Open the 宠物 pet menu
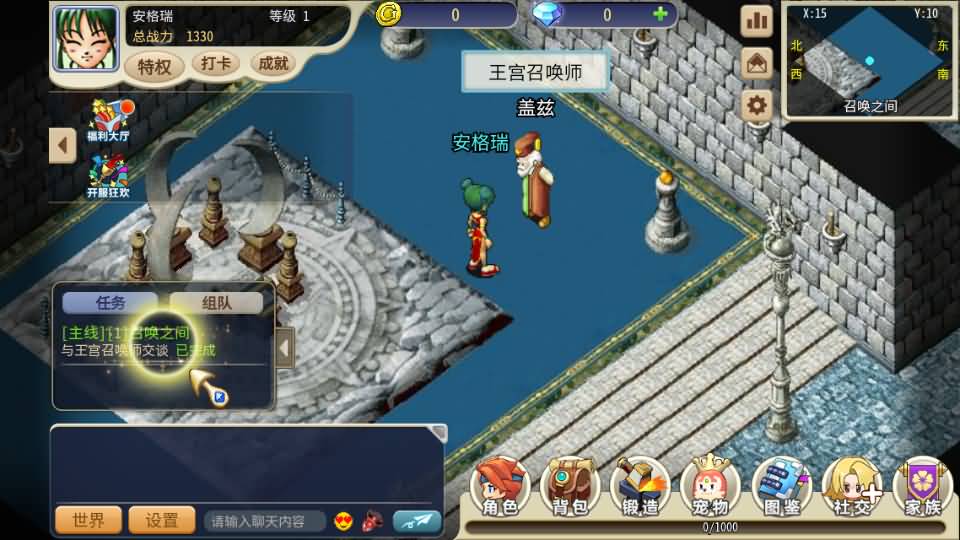The width and height of the screenshot is (960, 540). pos(710,488)
